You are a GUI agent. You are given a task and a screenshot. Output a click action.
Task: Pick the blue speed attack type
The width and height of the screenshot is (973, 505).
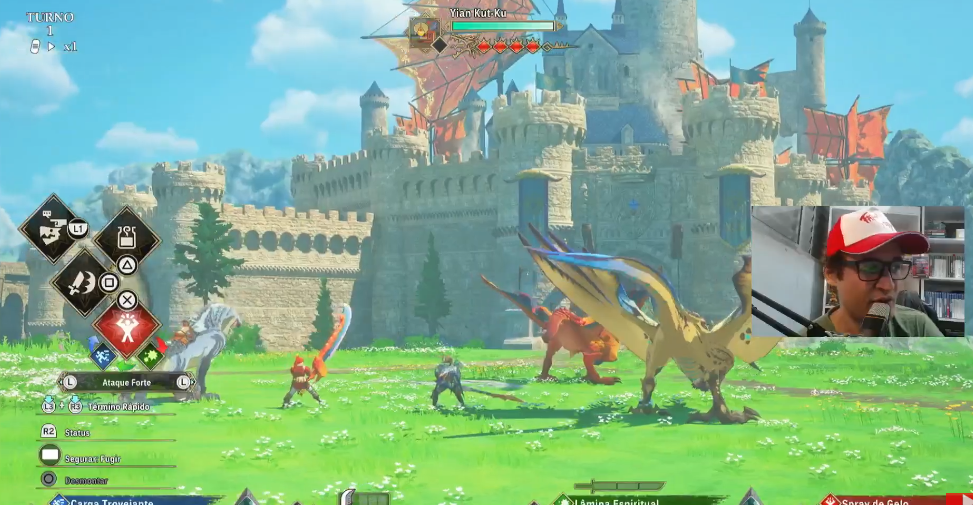tap(103, 355)
